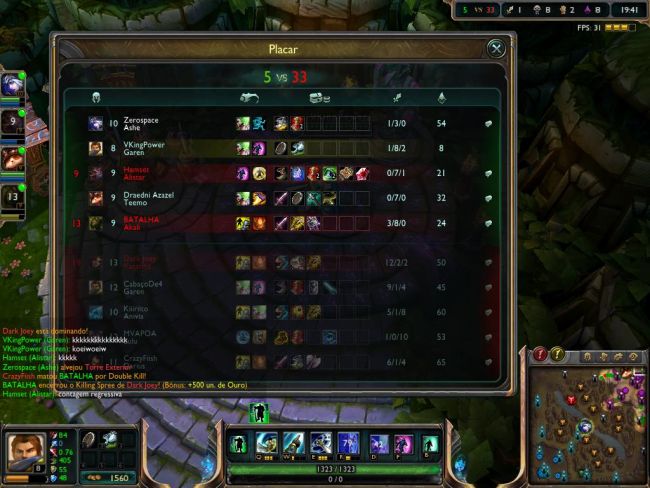Image resolution: width=650 pixels, height=488 pixels.
Task: Click the red exclamation ping button
Action: click(540, 354)
